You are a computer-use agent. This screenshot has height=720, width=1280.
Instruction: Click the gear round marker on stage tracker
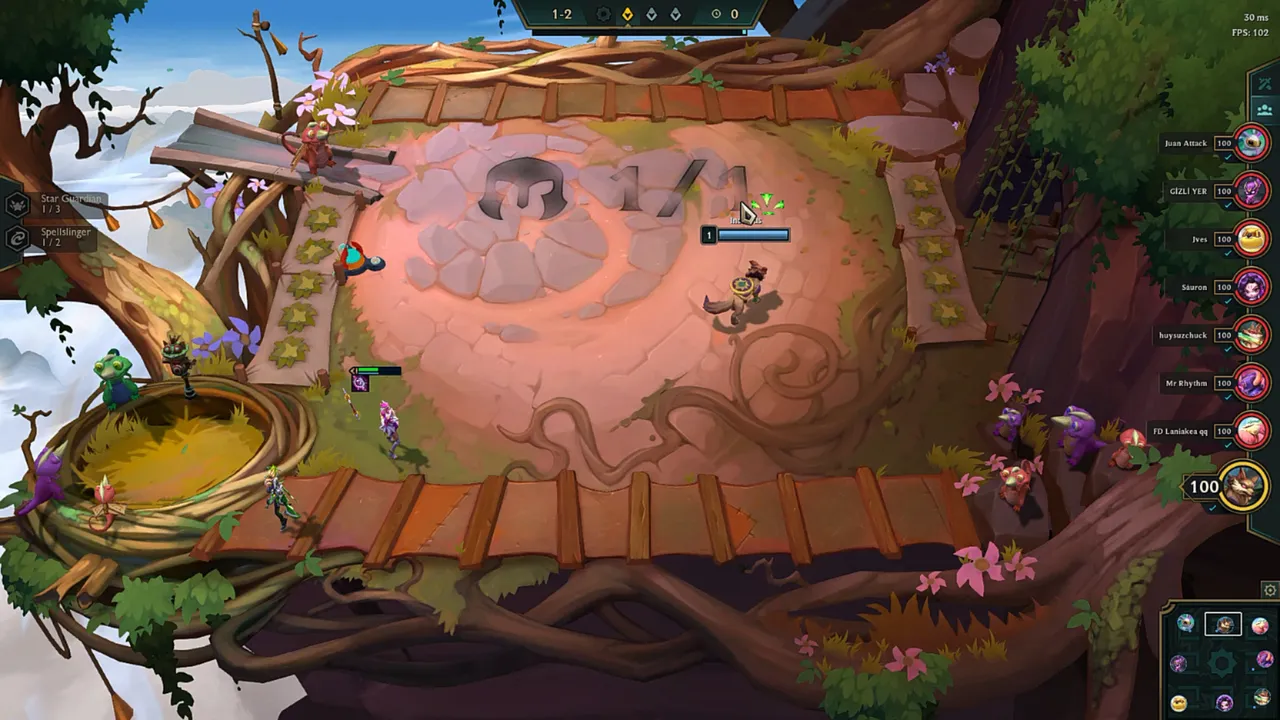(x=603, y=14)
